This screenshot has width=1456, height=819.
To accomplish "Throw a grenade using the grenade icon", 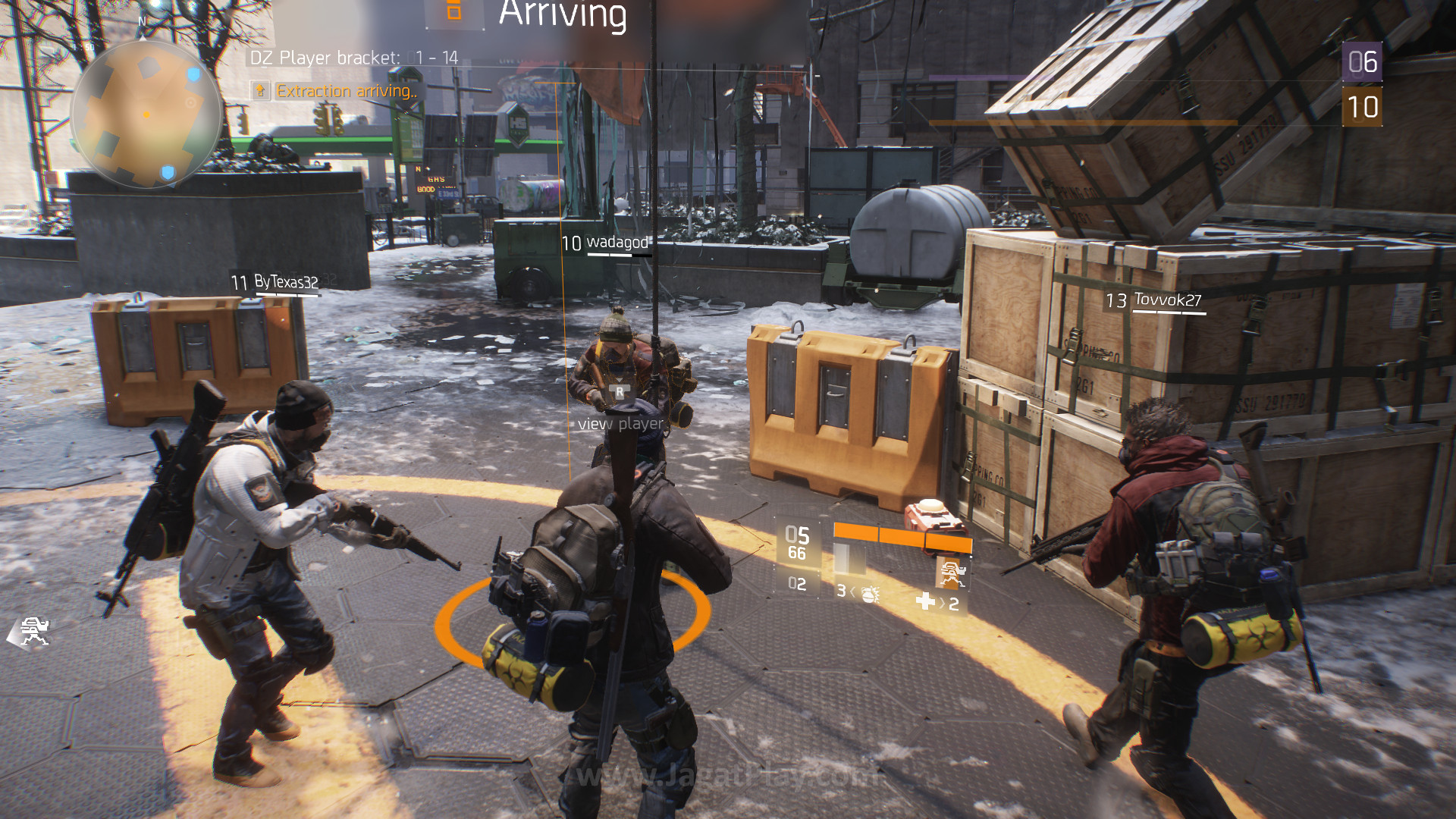I will (869, 594).
